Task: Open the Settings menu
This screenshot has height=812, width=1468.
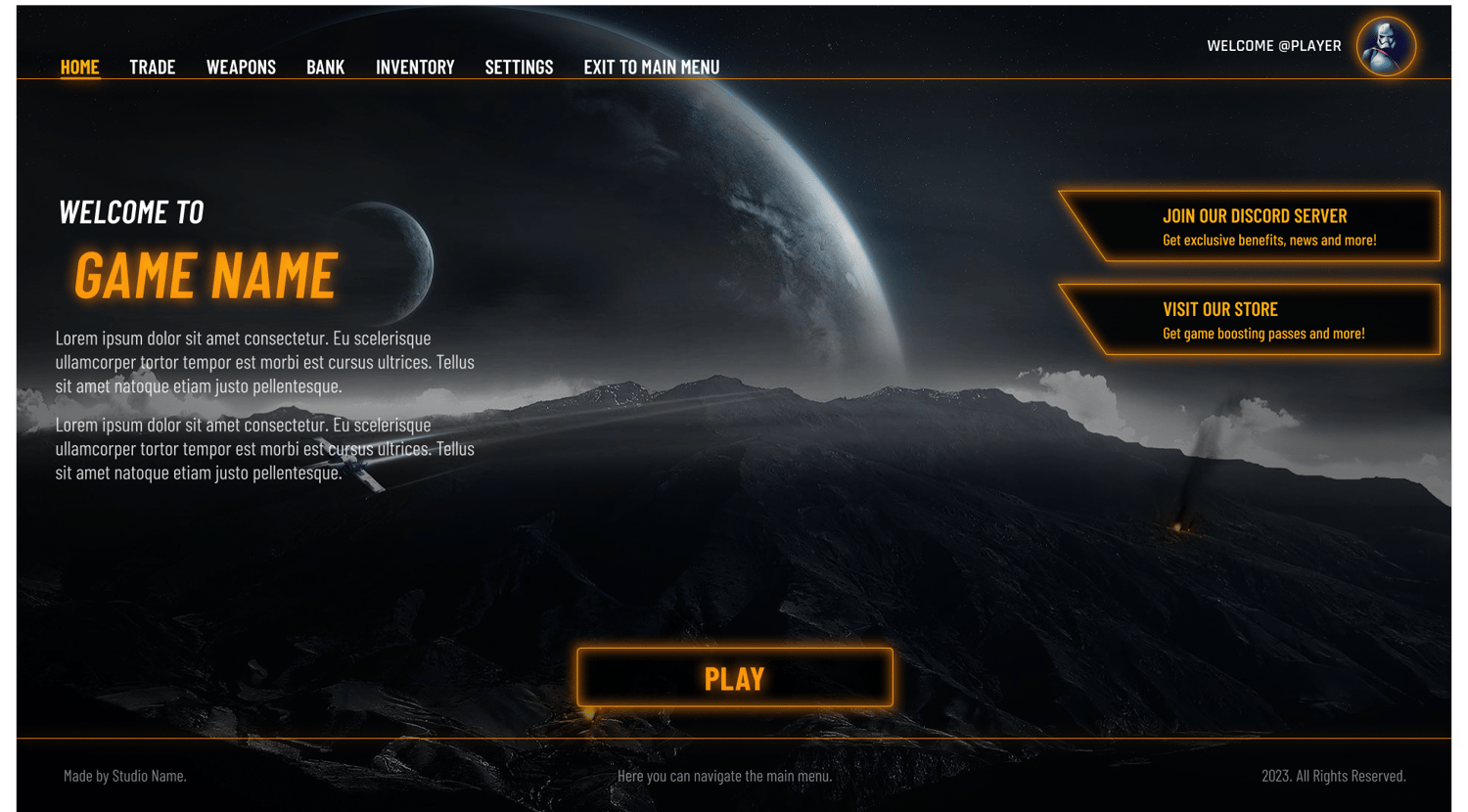Action: (519, 68)
